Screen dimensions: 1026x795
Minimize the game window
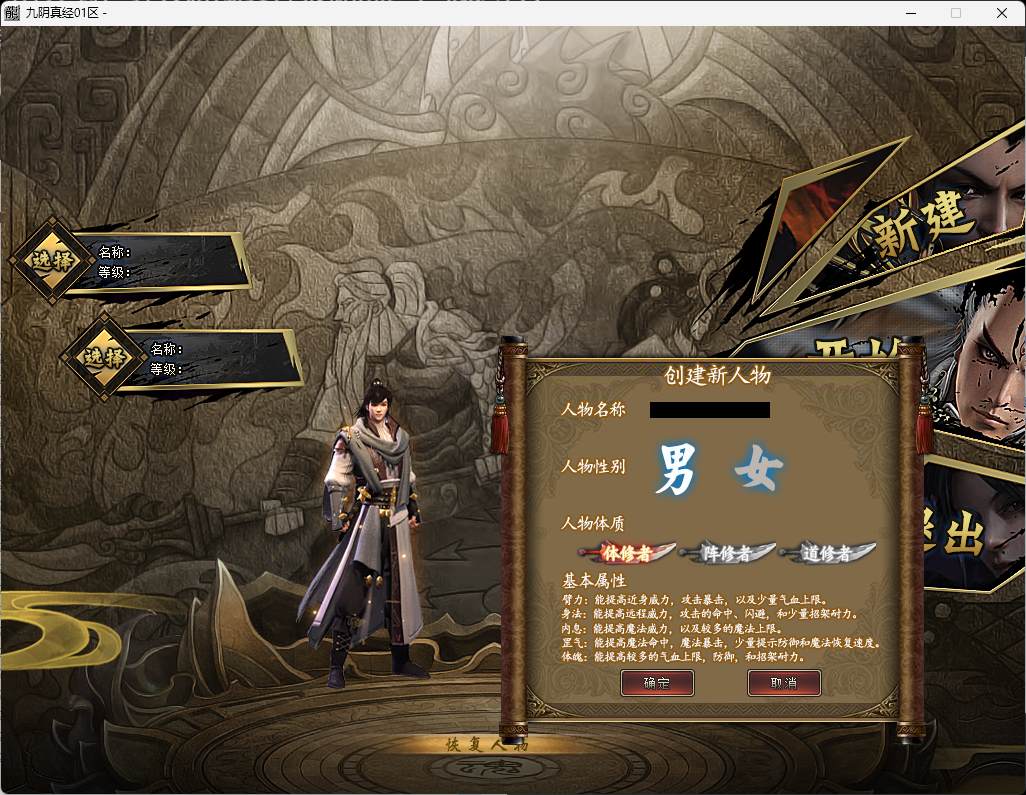click(910, 13)
